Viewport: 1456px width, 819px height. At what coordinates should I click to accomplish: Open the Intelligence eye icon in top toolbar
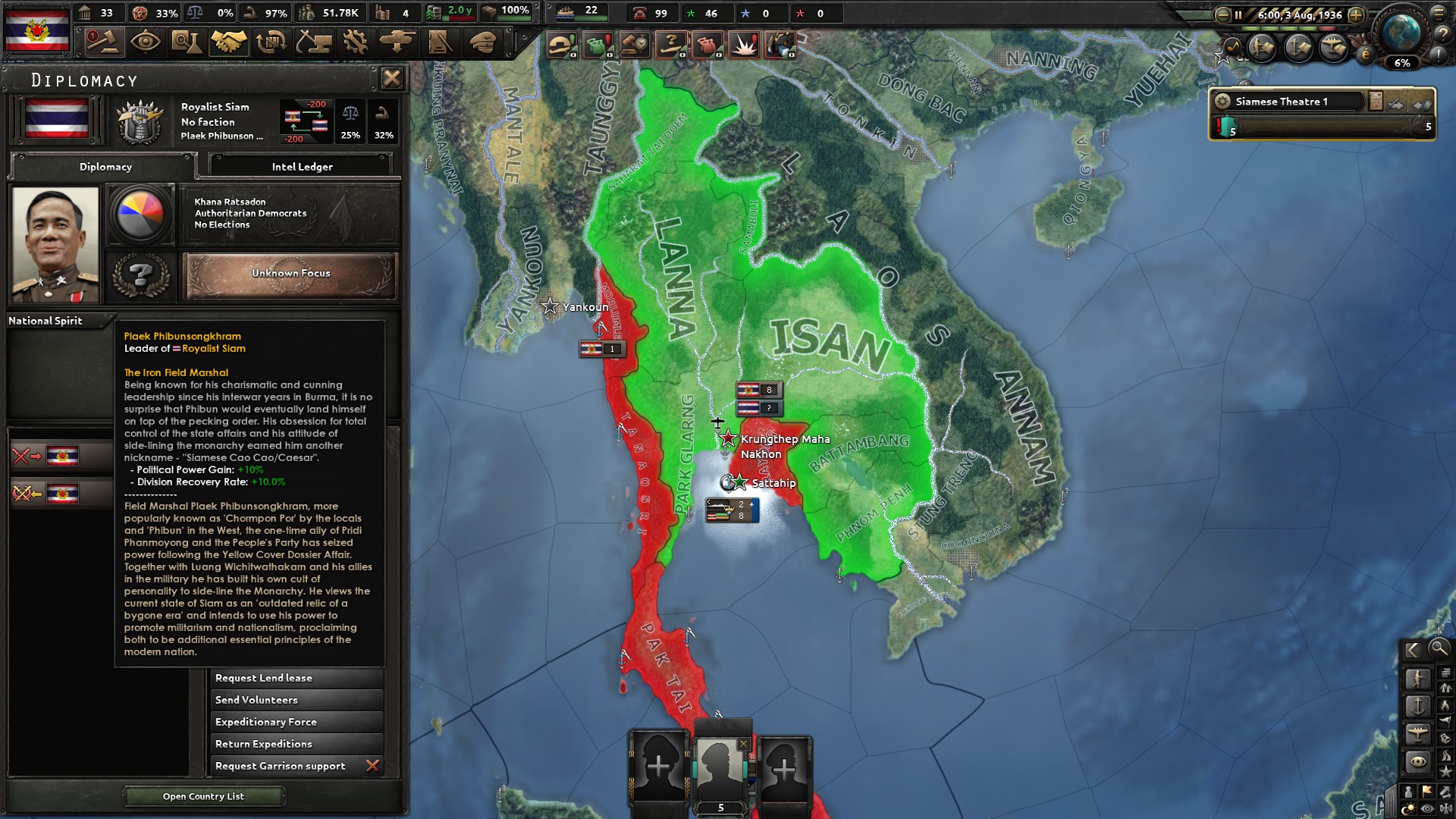click(145, 43)
